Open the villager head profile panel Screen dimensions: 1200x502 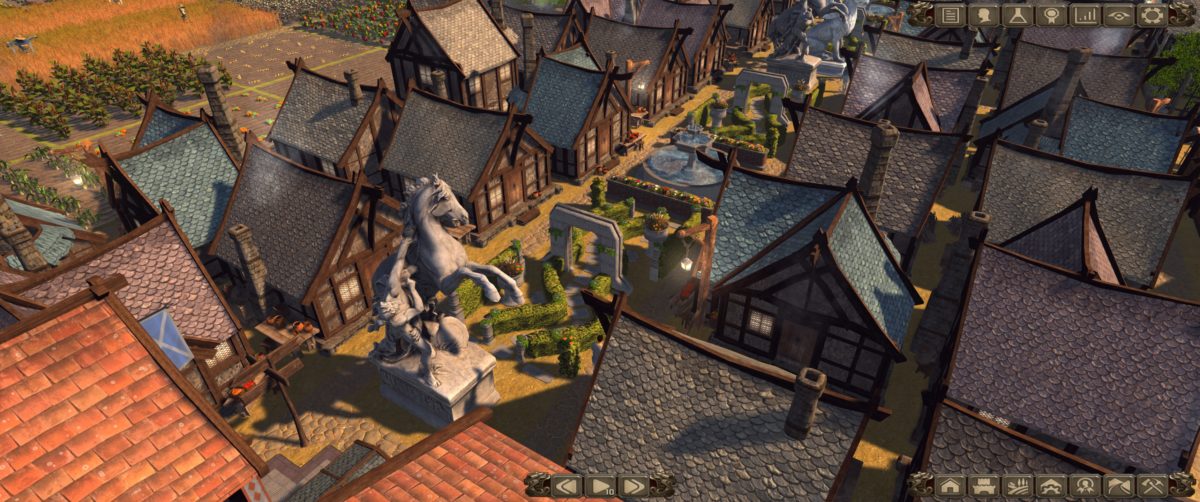click(984, 15)
